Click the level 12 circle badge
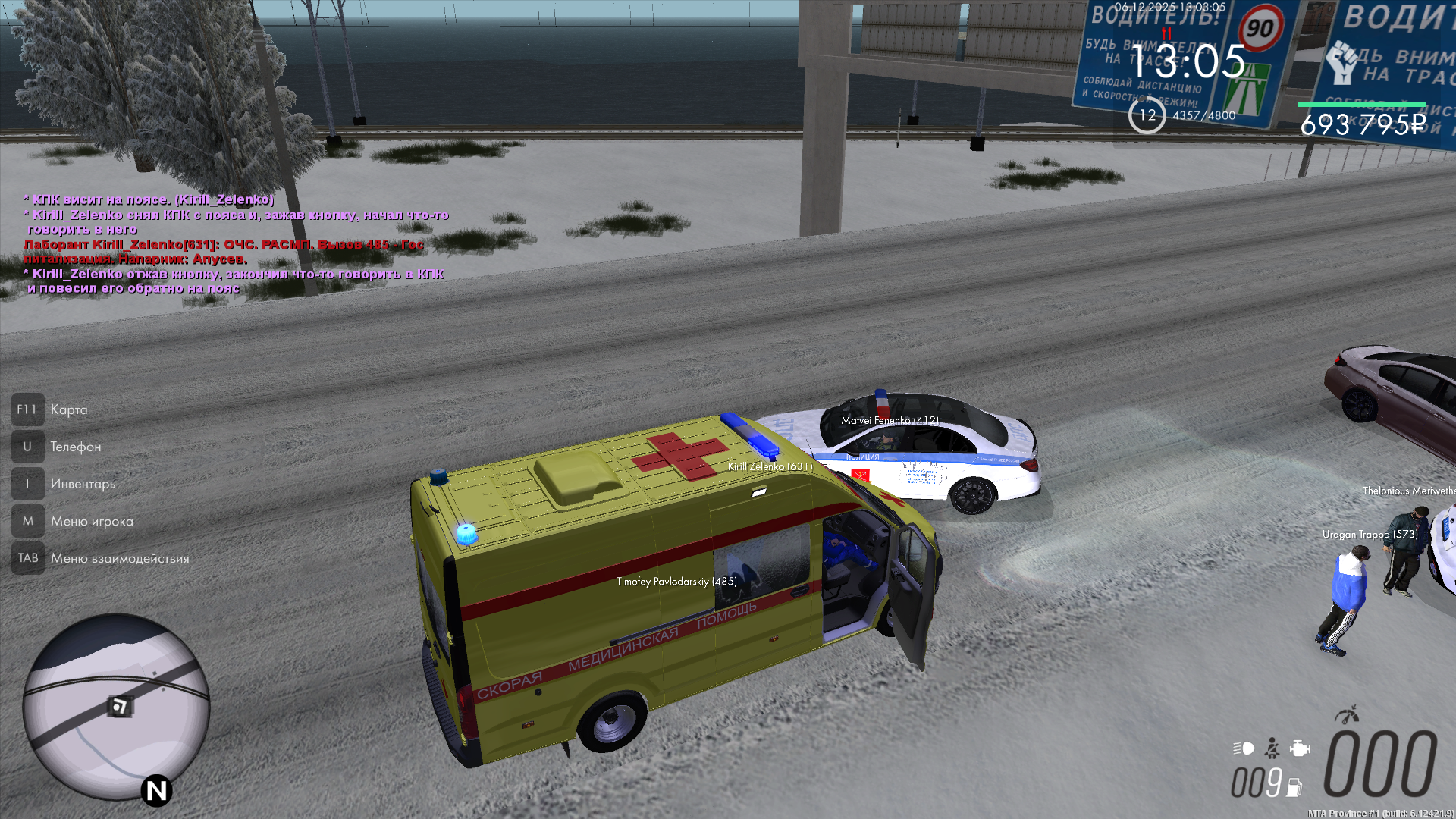Screen dimensions: 1456x819 pos(1147,115)
